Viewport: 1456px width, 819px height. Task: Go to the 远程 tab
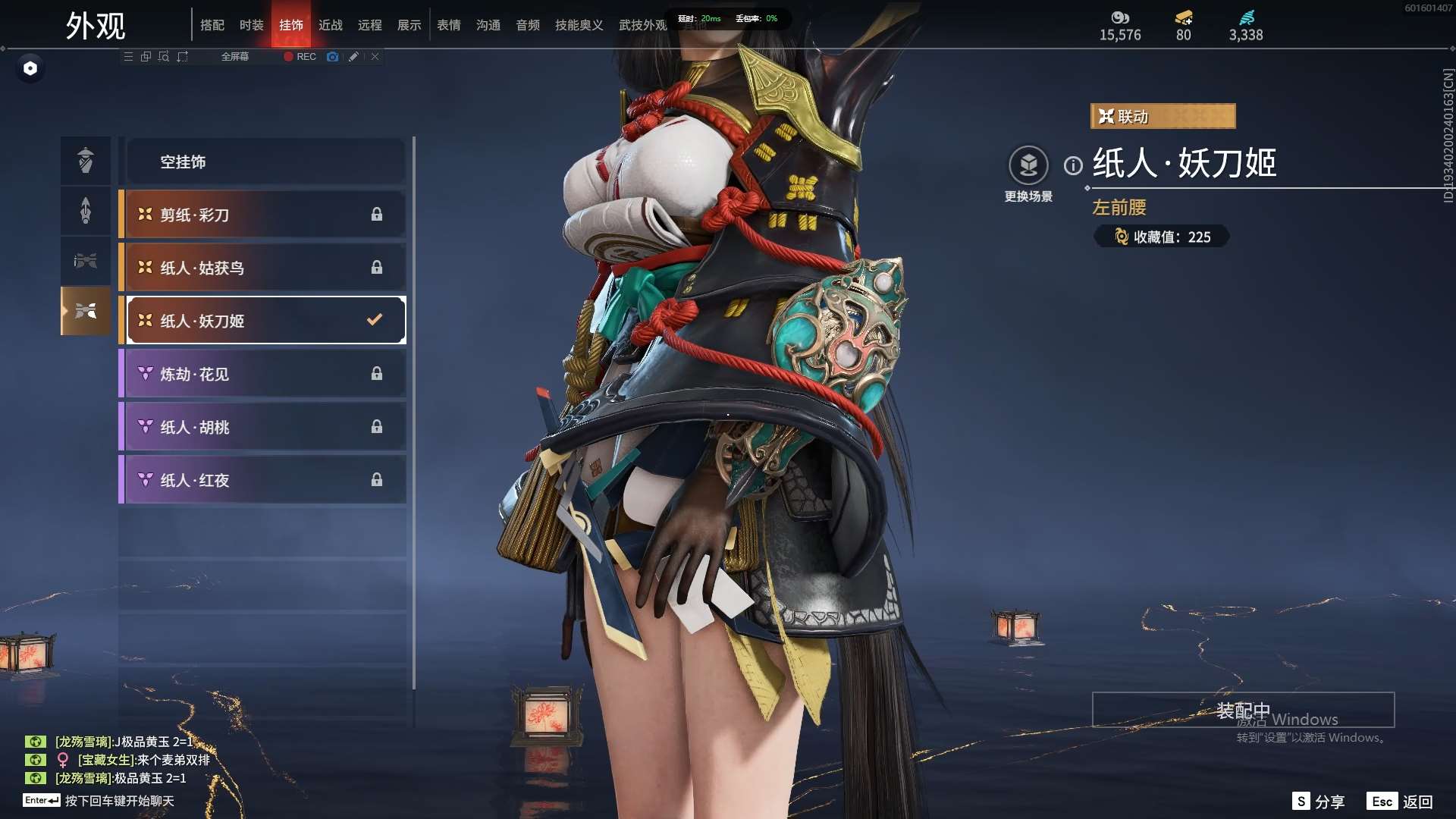pos(369,25)
